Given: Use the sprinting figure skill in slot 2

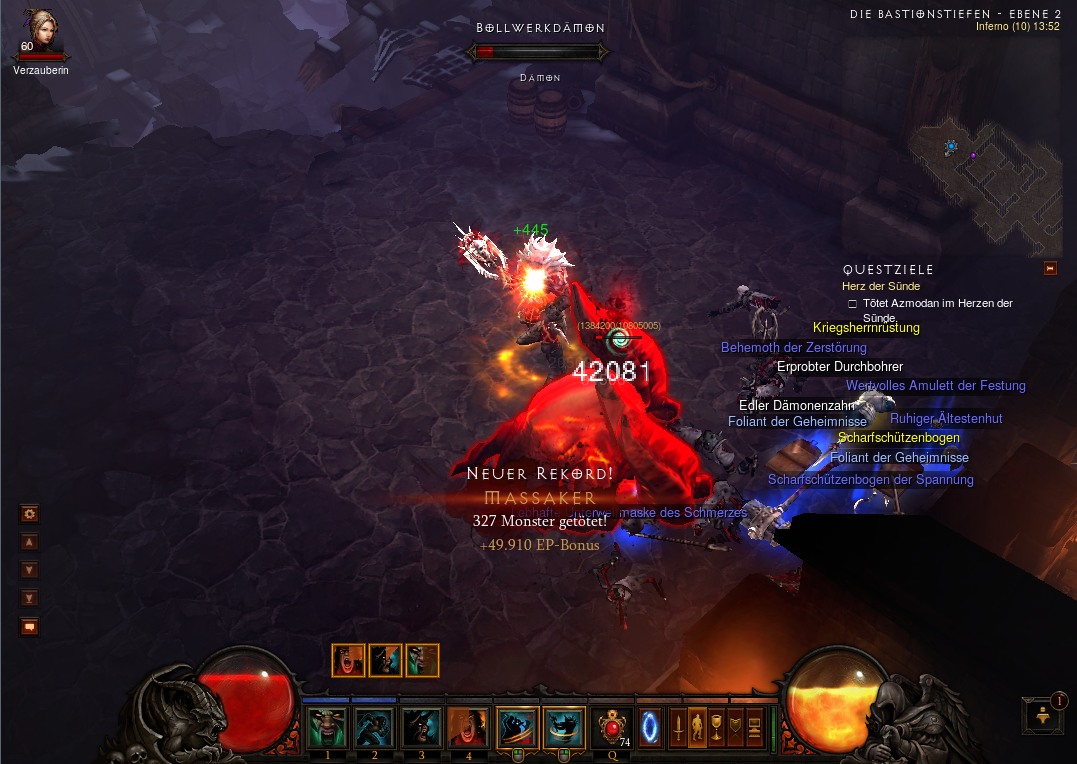Looking at the screenshot, I should coord(374,727).
